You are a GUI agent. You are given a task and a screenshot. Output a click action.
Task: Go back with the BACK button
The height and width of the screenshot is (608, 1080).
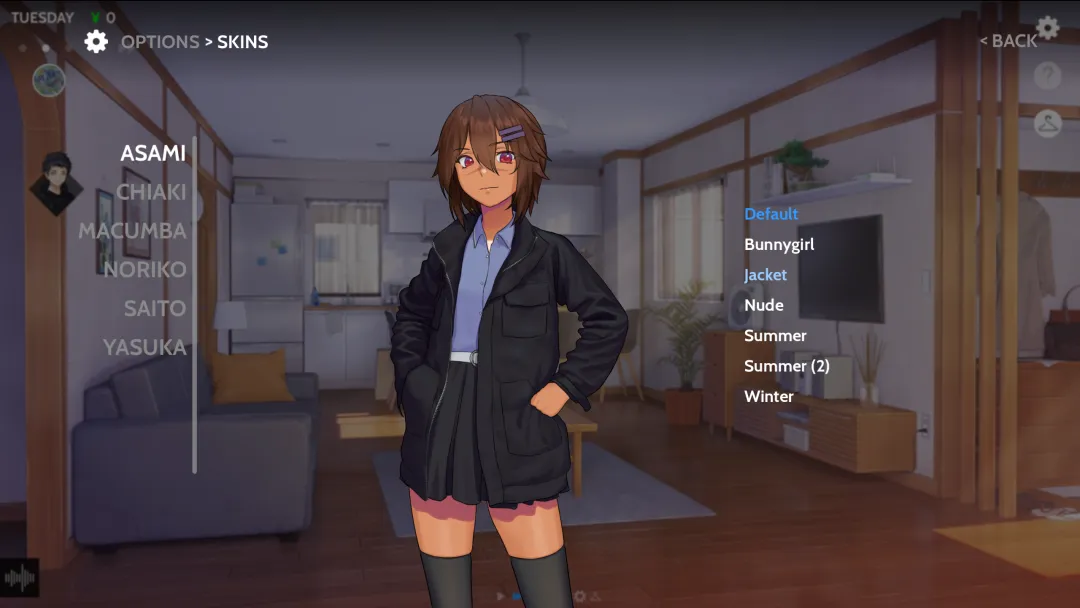[1008, 41]
